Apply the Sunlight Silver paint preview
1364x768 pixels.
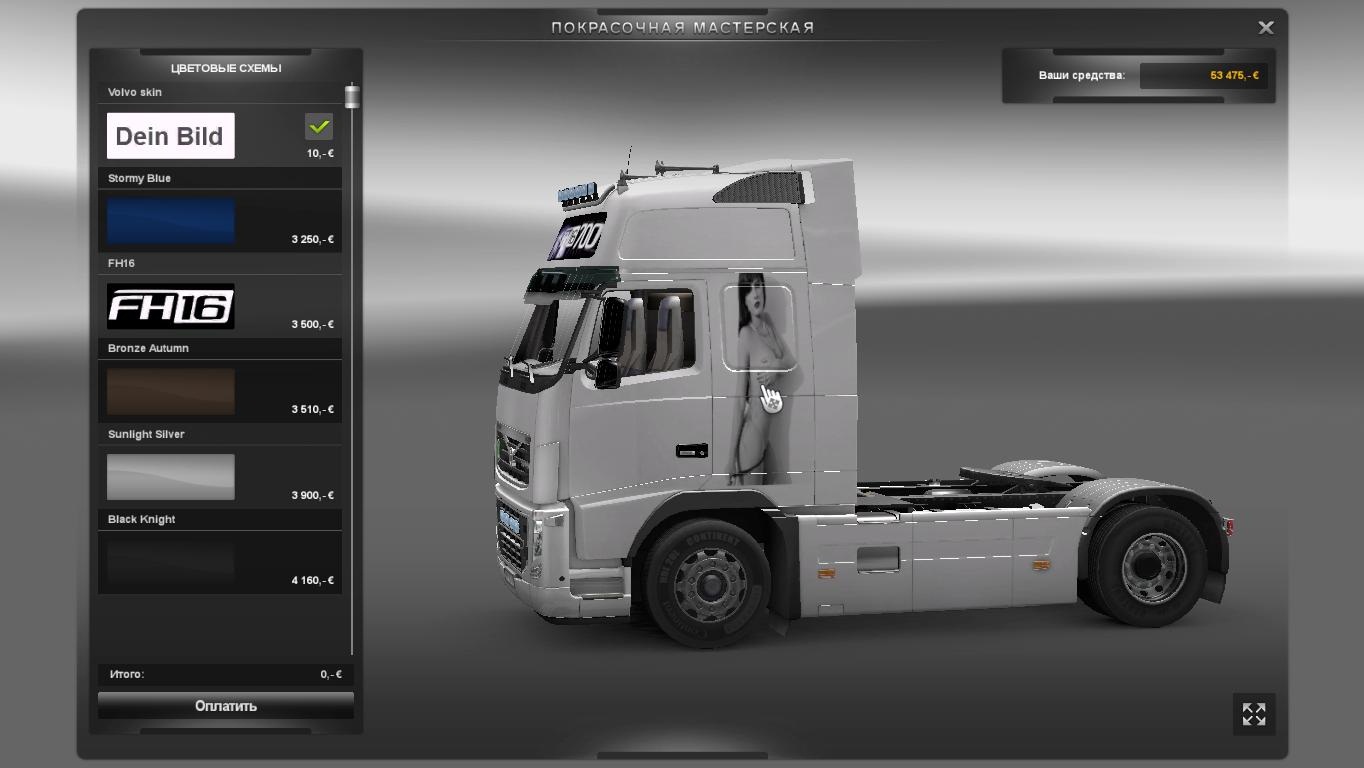(x=170, y=477)
